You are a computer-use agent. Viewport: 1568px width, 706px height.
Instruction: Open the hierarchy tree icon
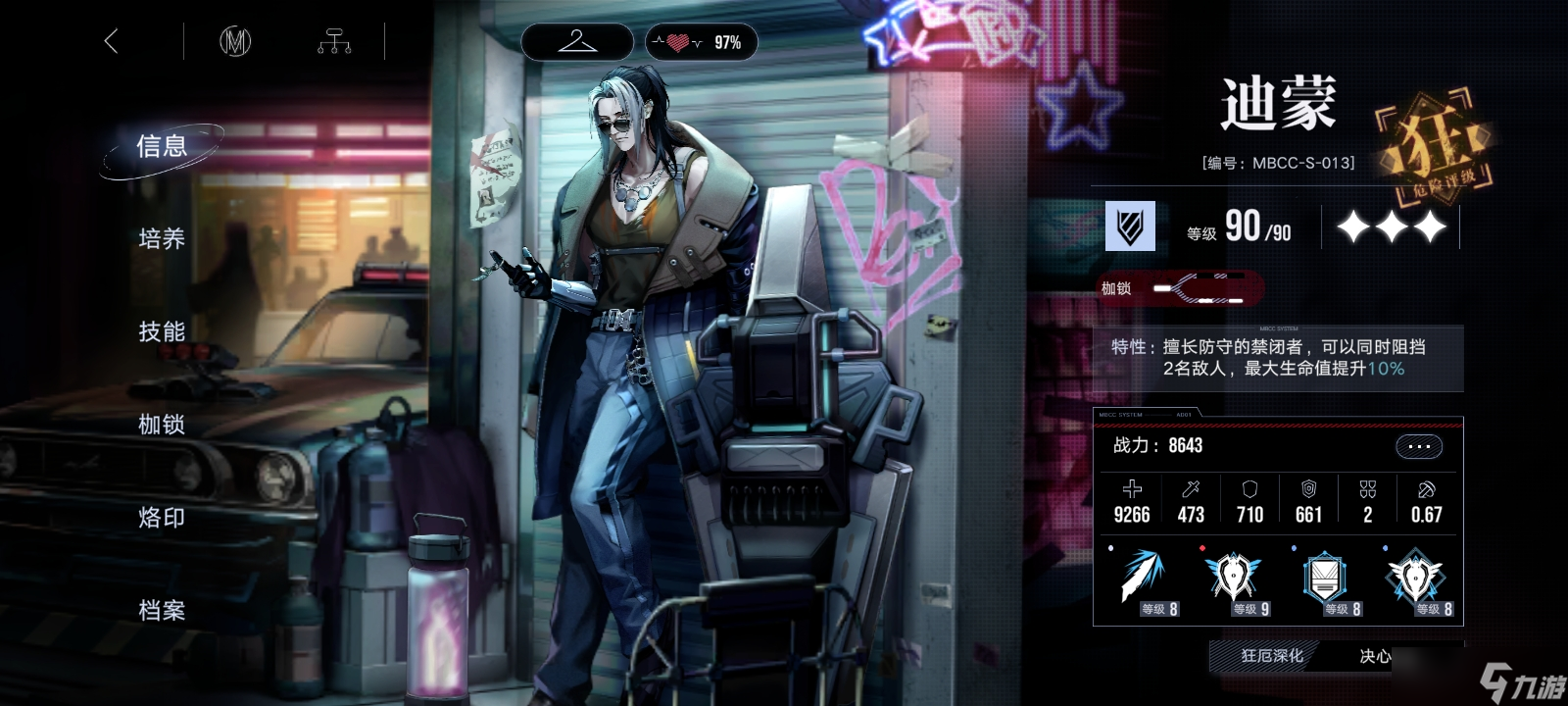[x=333, y=41]
